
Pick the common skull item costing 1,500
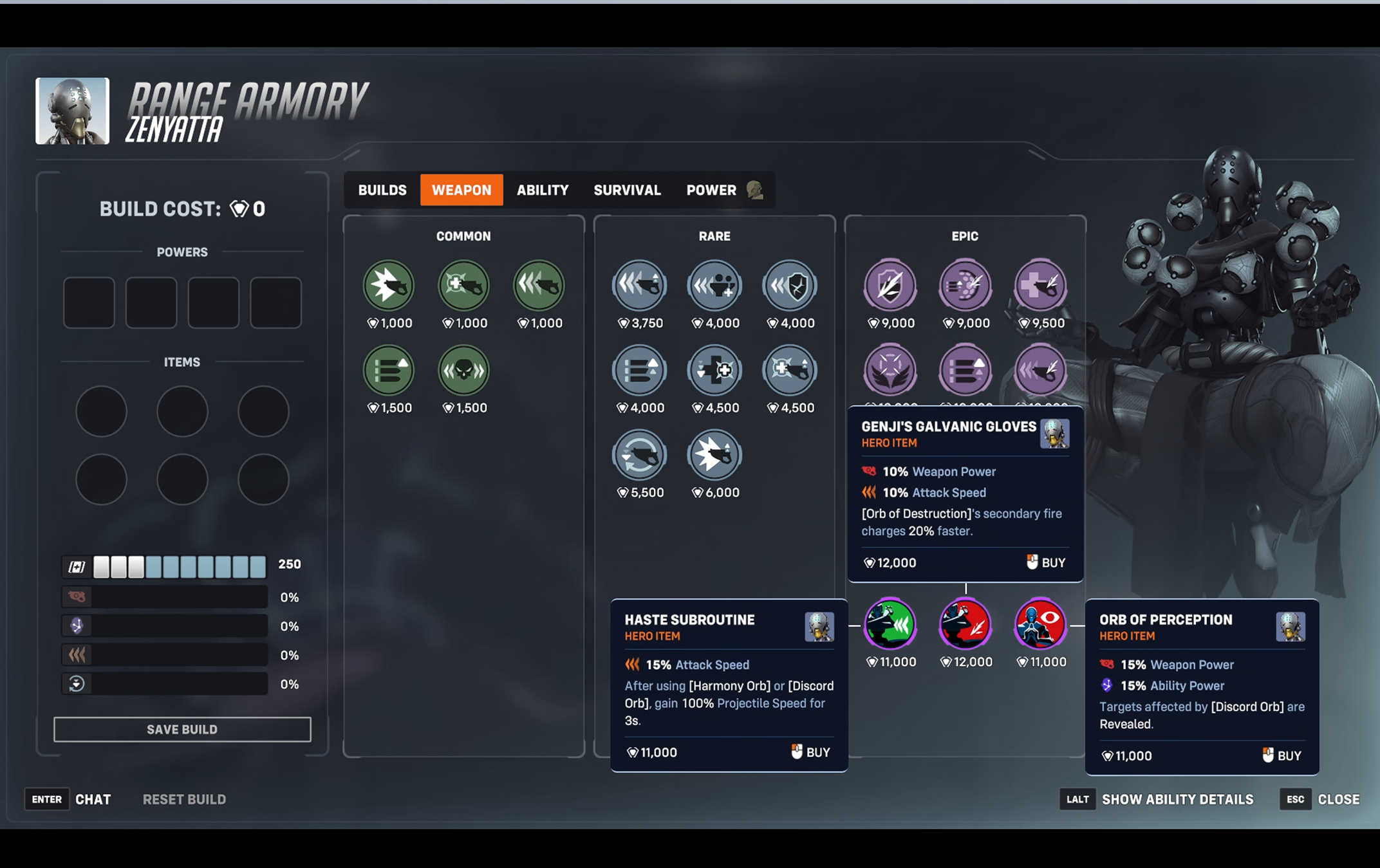pos(463,371)
